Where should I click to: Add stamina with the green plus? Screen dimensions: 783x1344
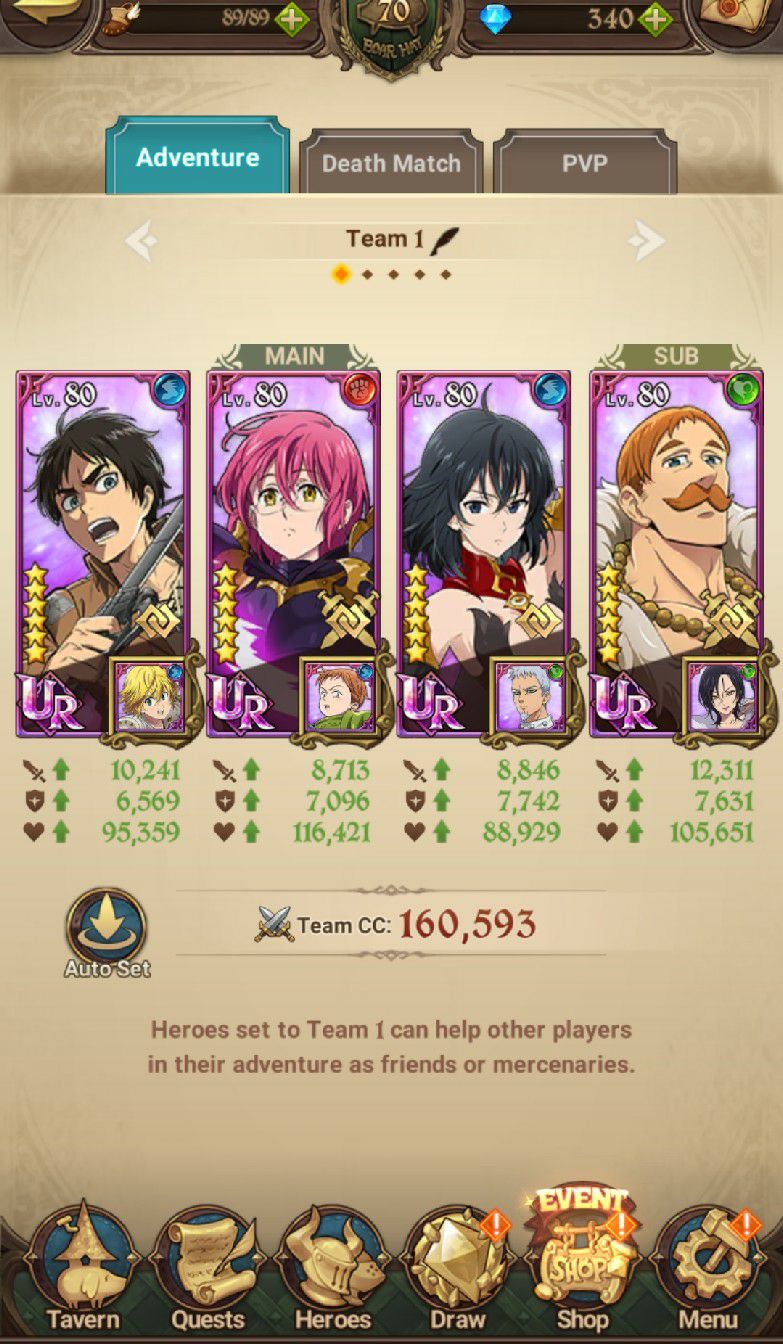coord(292,18)
